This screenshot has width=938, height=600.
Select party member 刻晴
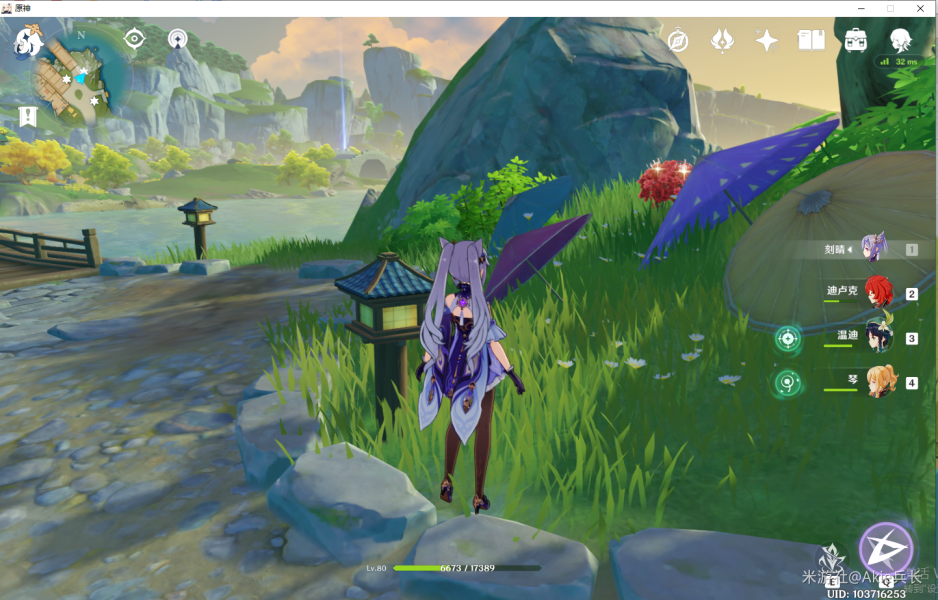pyautogui.click(x=874, y=249)
